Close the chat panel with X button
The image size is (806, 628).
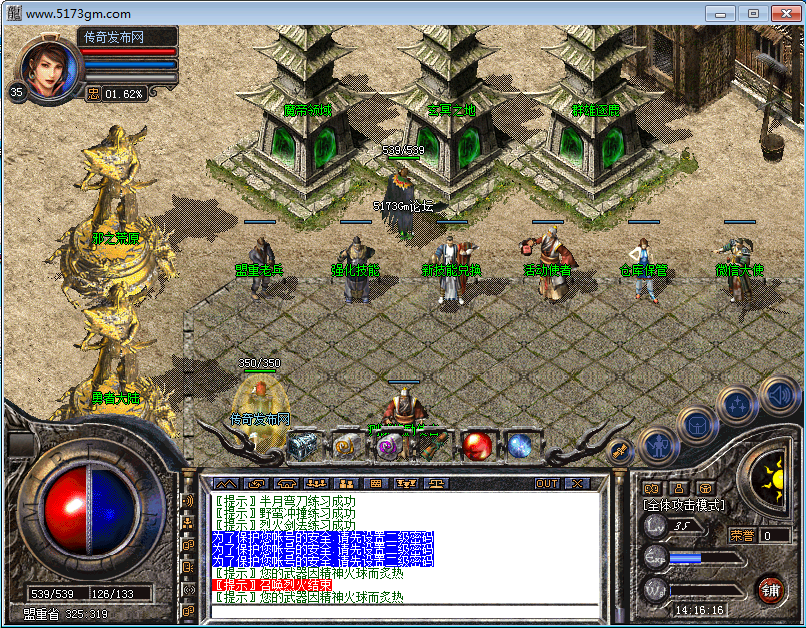[576, 483]
